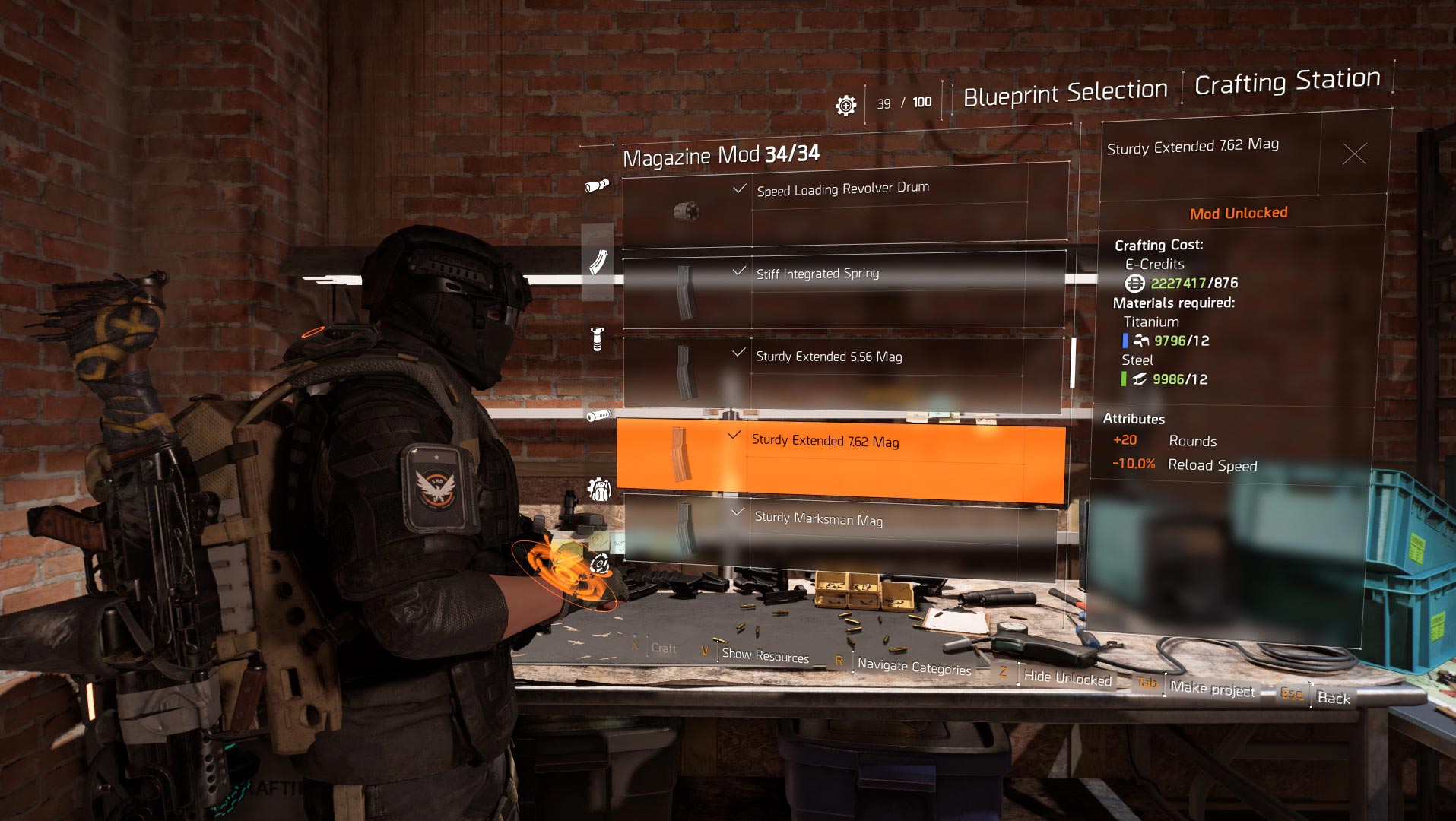
Task: Select the magazine mod category icon
Action: coord(598,262)
